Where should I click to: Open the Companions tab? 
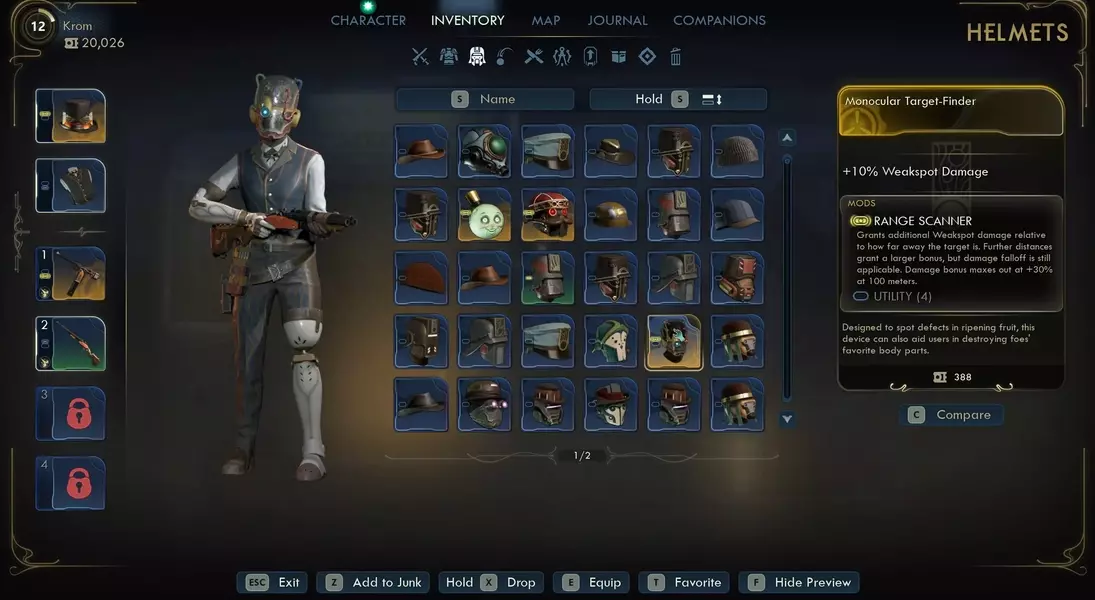(x=719, y=20)
